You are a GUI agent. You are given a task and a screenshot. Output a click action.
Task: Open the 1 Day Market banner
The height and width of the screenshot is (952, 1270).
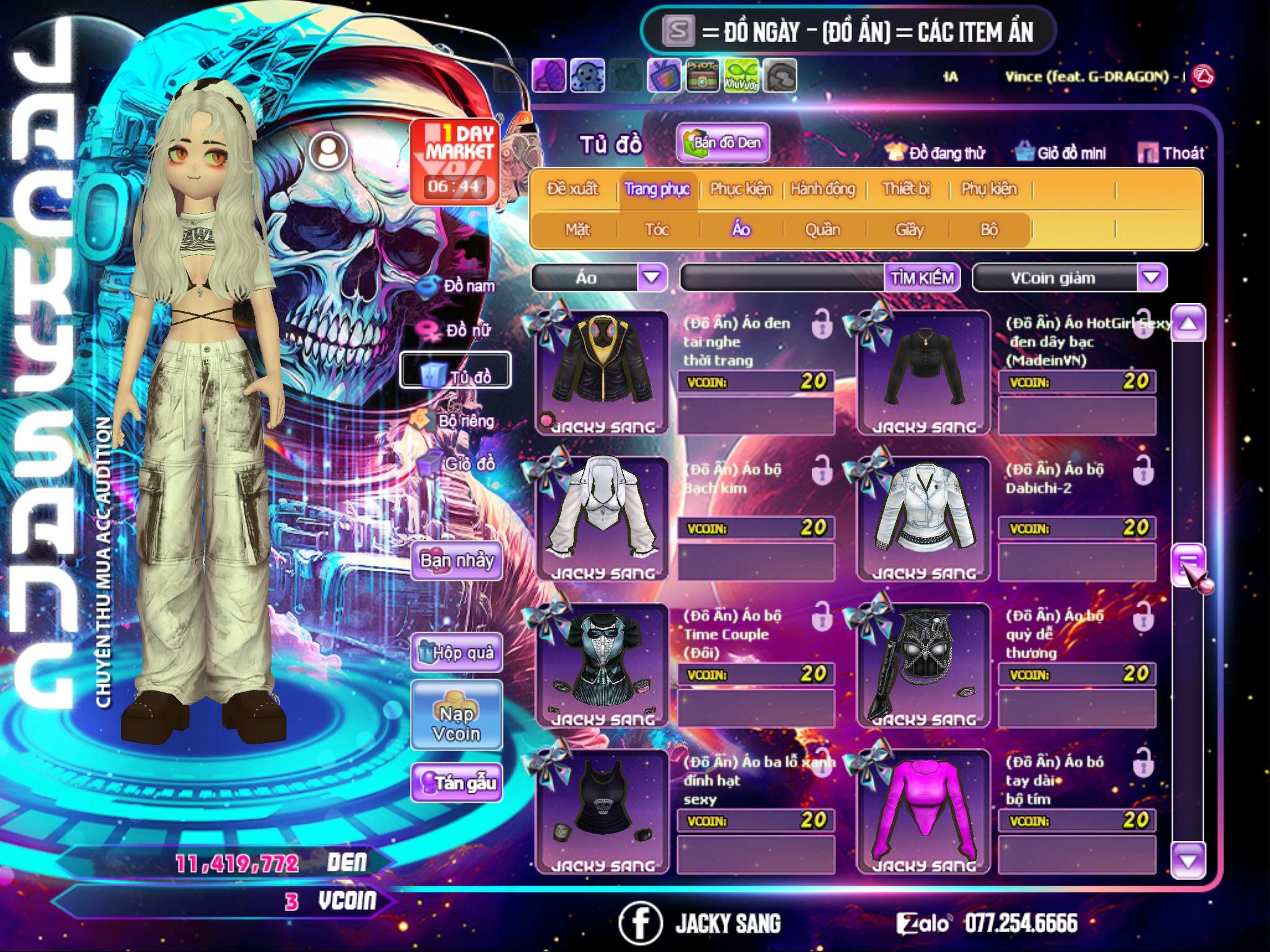[x=455, y=161]
